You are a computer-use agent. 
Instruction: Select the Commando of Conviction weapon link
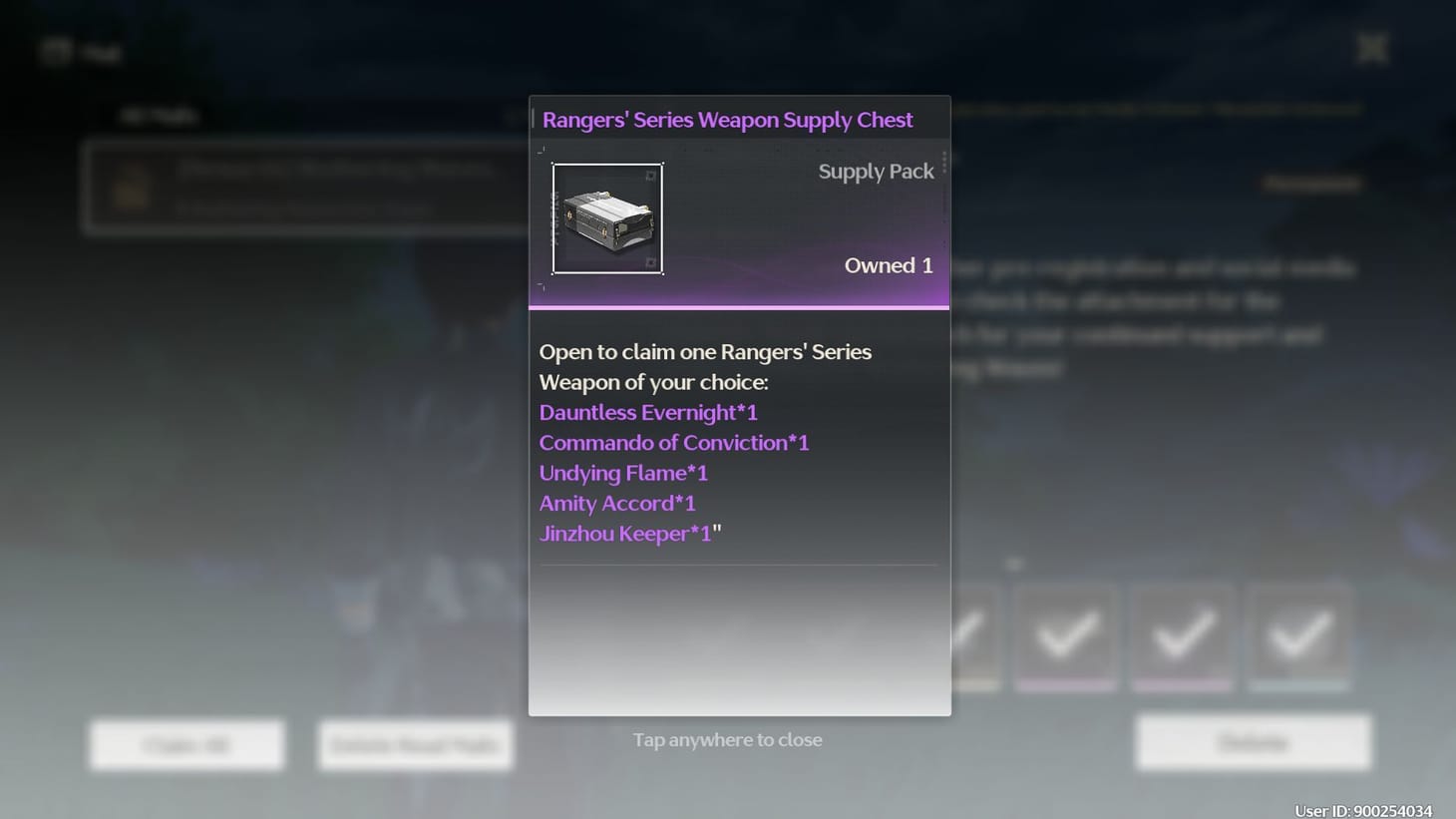(x=673, y=442)
